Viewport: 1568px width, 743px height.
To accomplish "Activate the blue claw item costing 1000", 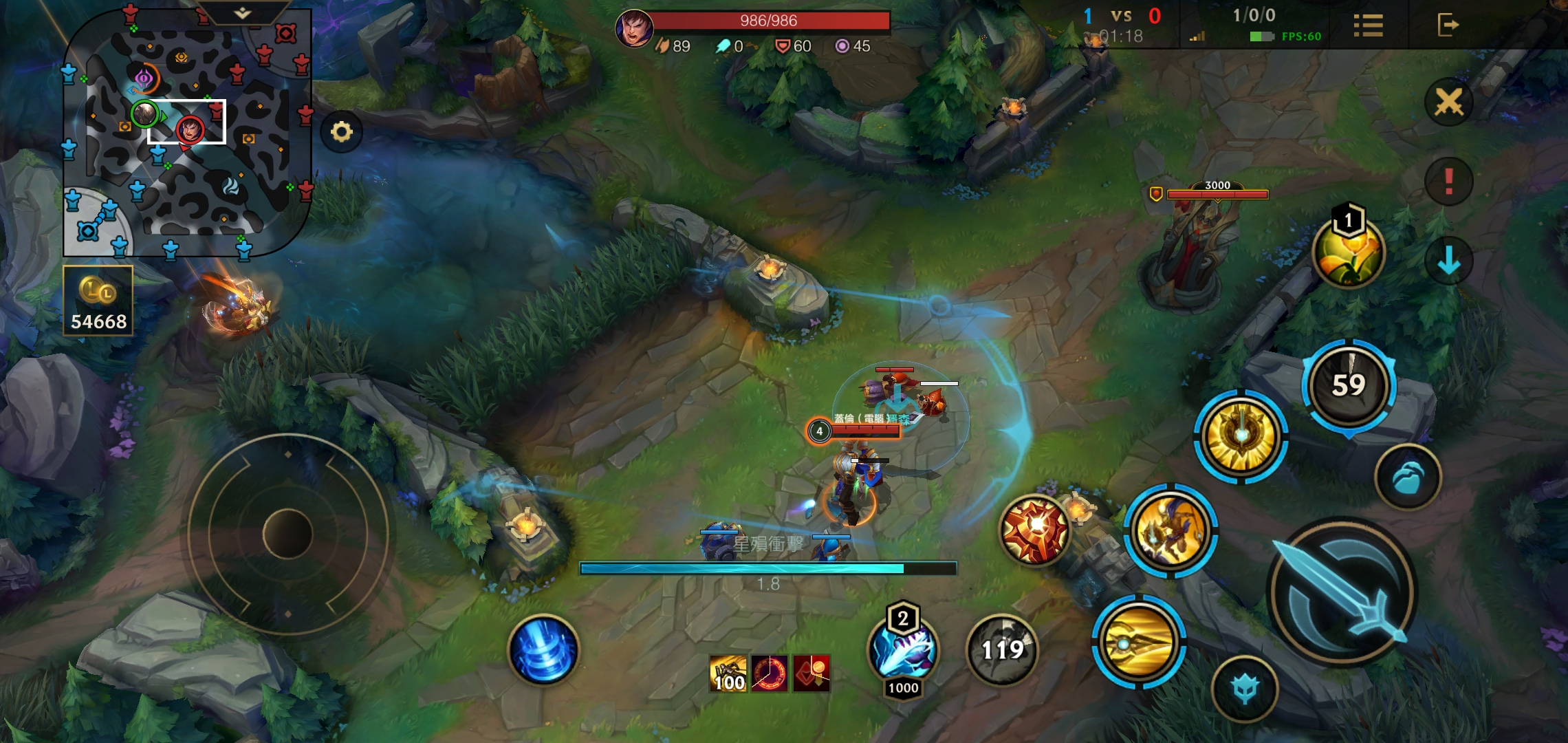I will click(x=903, y=651).
